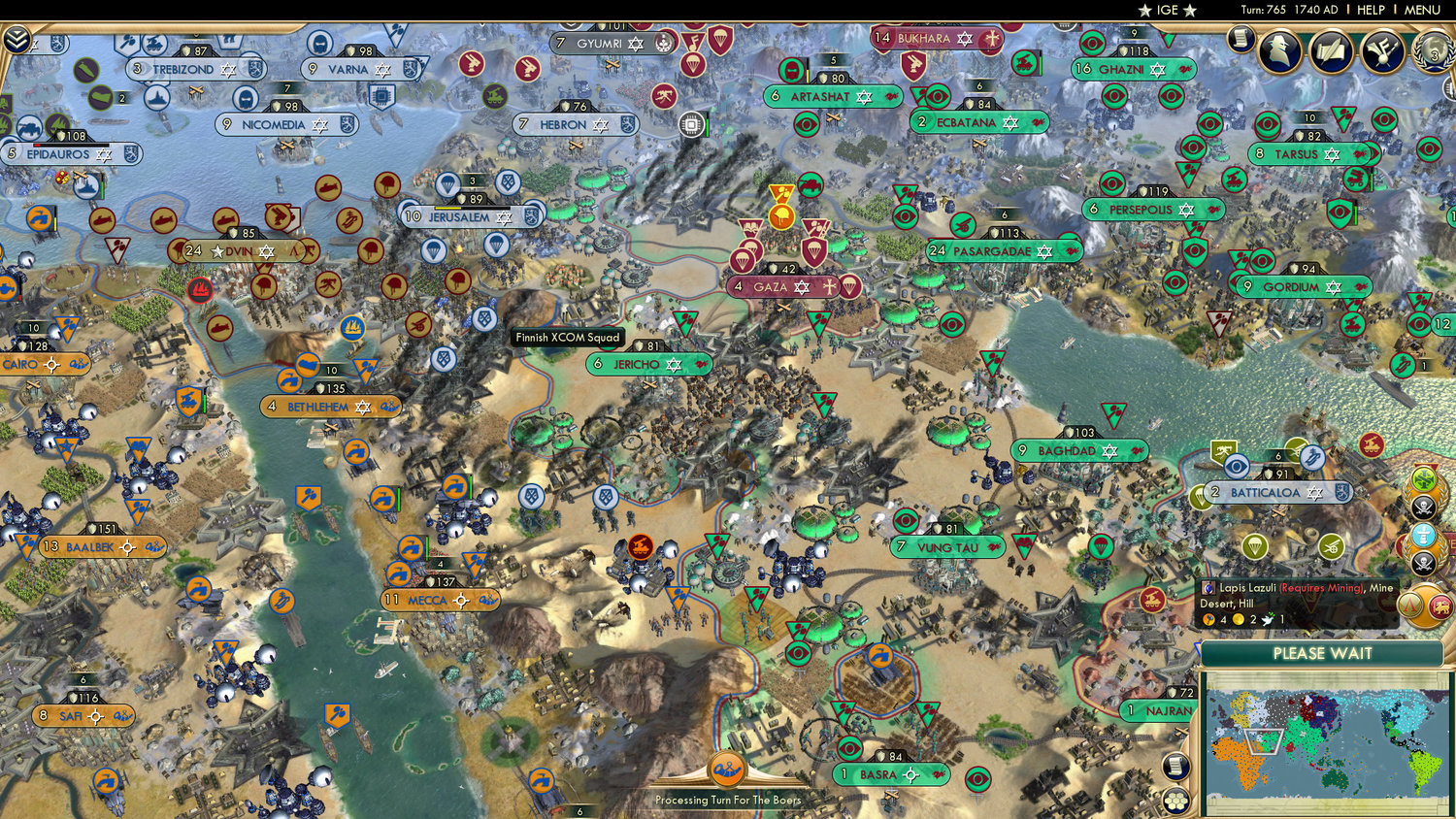Image resolution: width=1456 pixels, height=819 pixels.
Task: Open the Social Policies scroll icon
Action: (x=1241, y=39)
